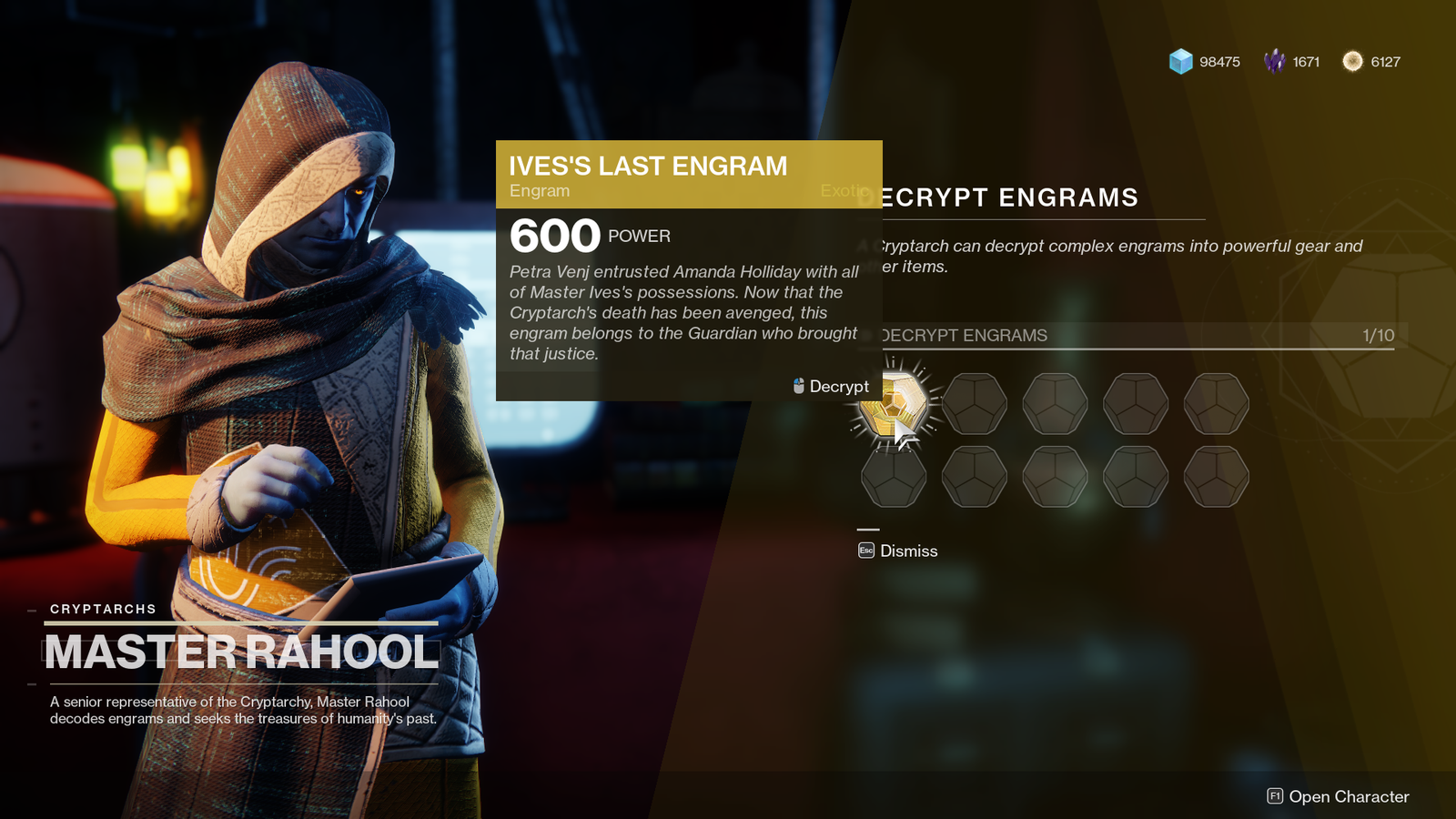Click the Decrypt action label
1456x819 pixels.
coord(838,386)
